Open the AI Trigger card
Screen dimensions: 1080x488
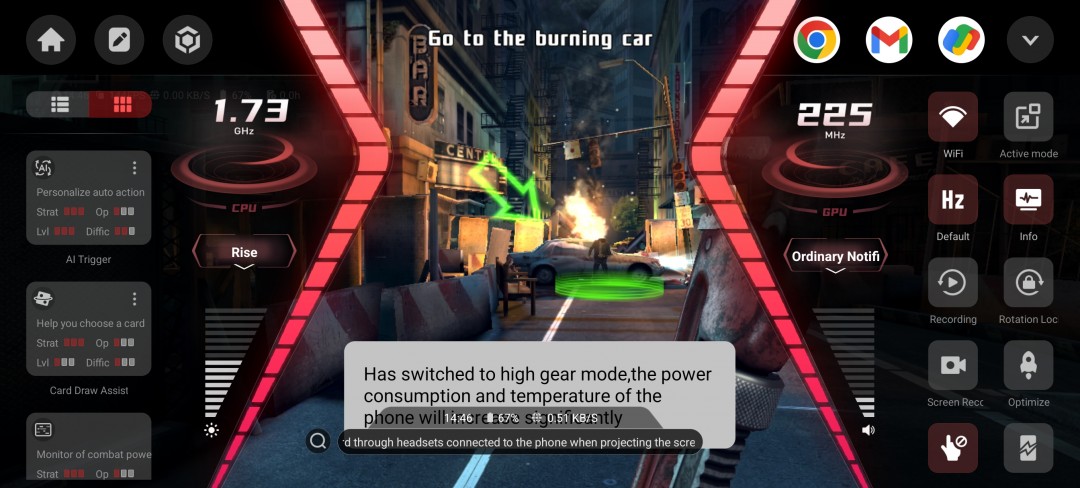point(88,200)
